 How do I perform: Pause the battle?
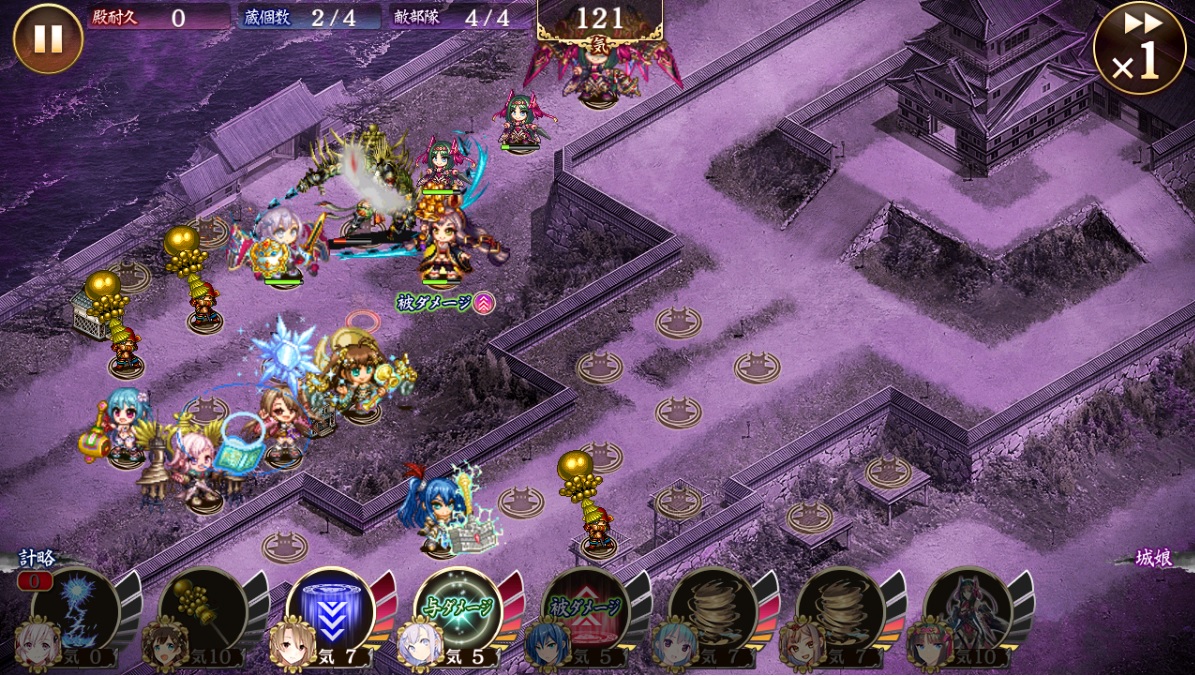(48, 38)
